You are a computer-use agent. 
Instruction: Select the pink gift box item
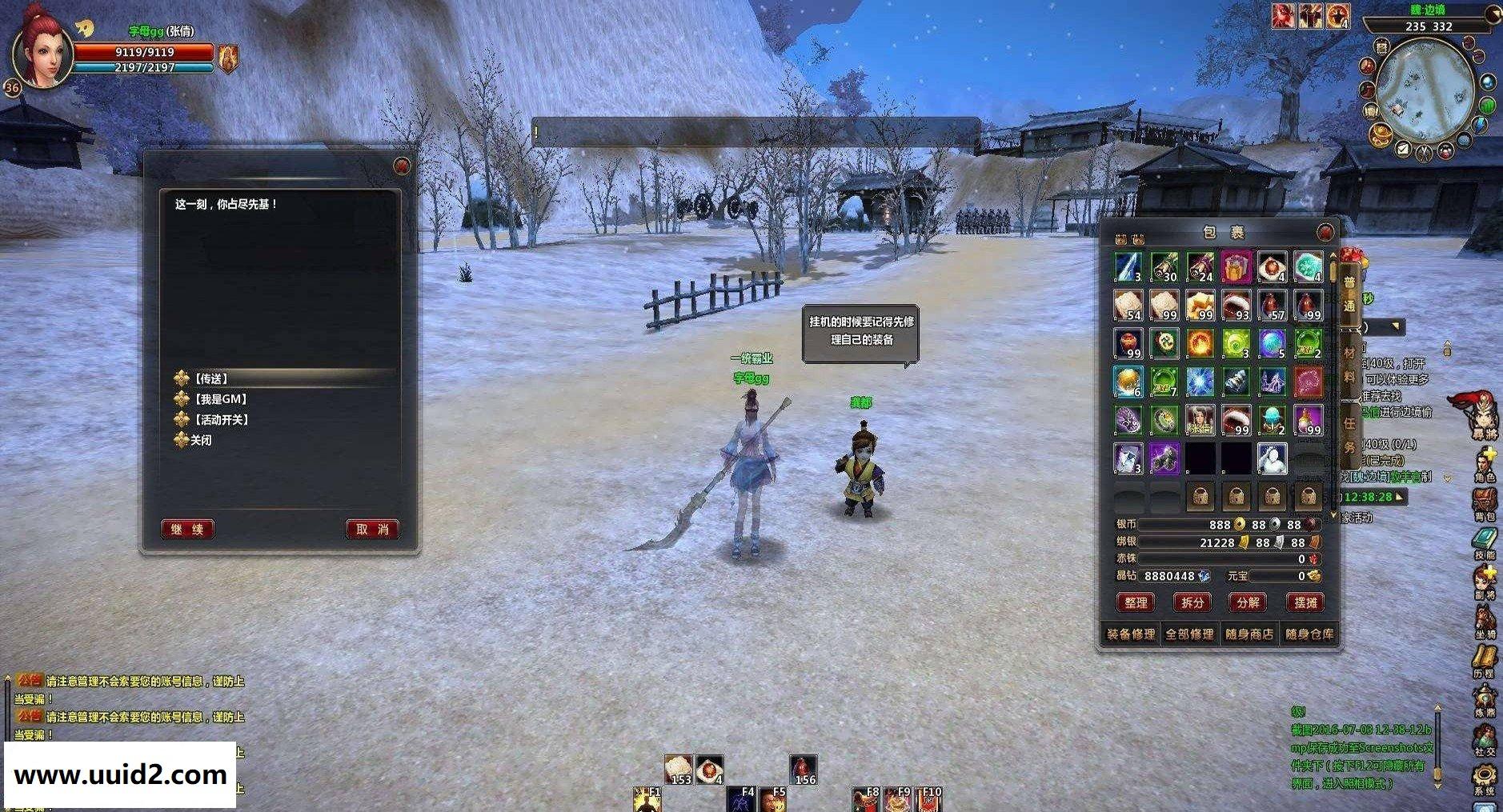1236,268
